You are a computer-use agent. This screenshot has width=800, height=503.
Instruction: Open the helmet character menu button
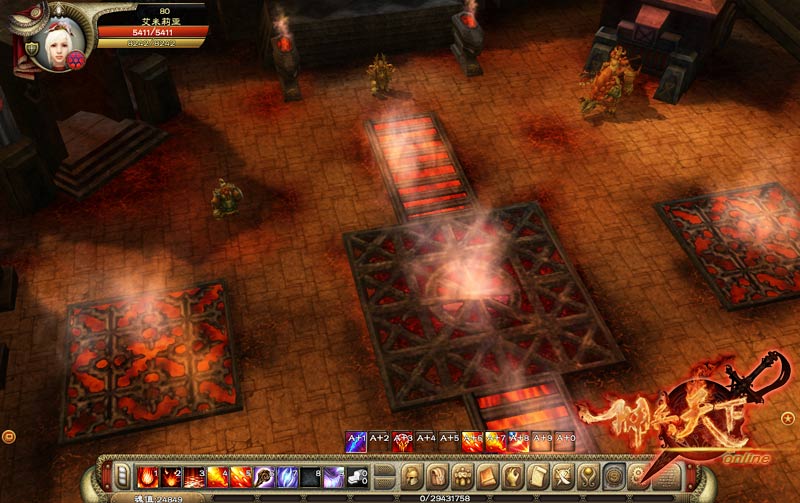click(411, 474)
